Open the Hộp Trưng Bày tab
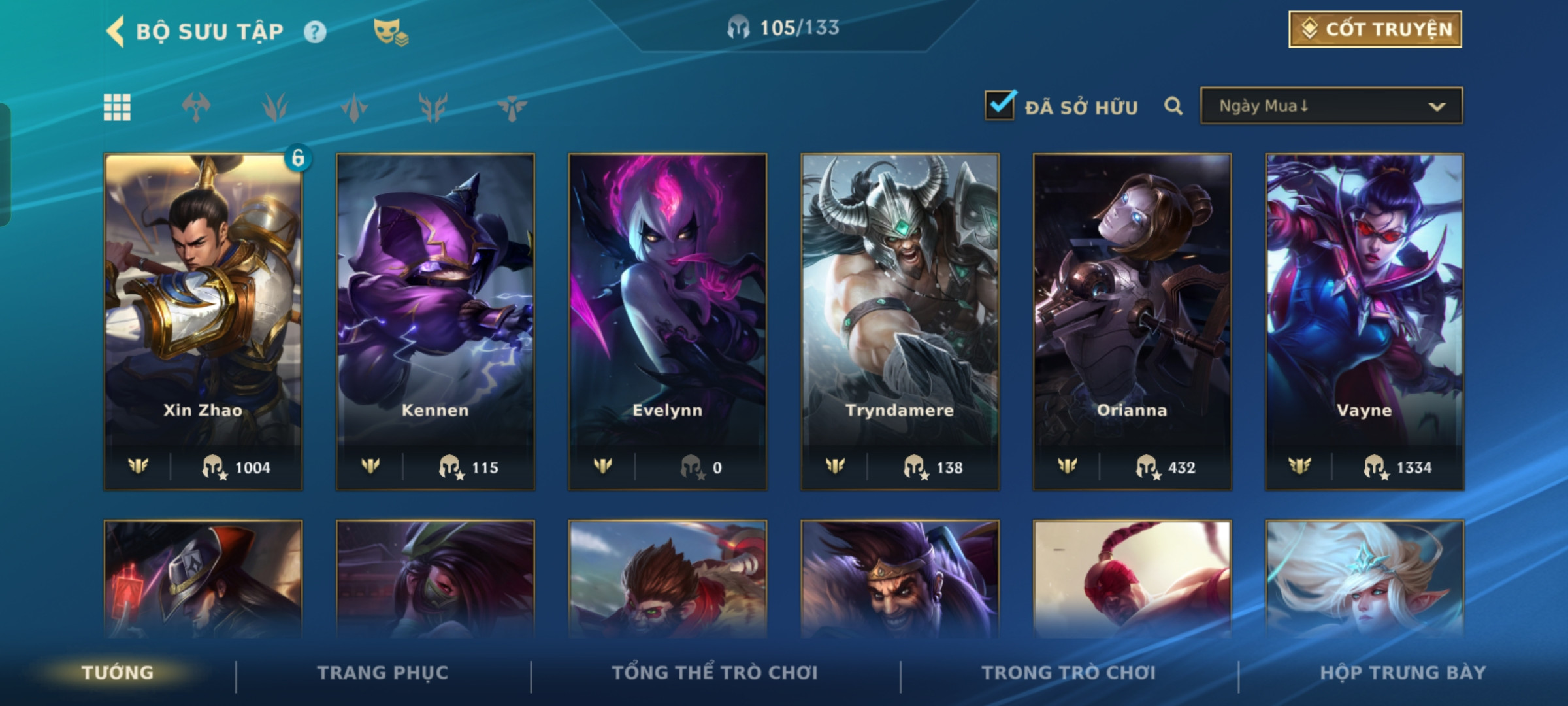 click(1403, 673)
